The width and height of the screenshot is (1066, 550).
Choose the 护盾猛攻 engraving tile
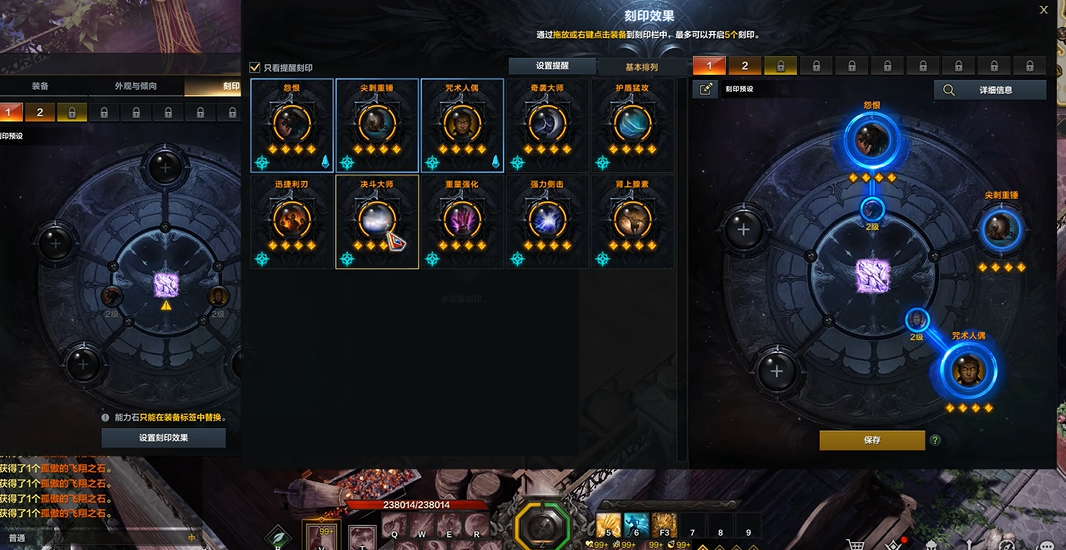(x=632, y=125)
